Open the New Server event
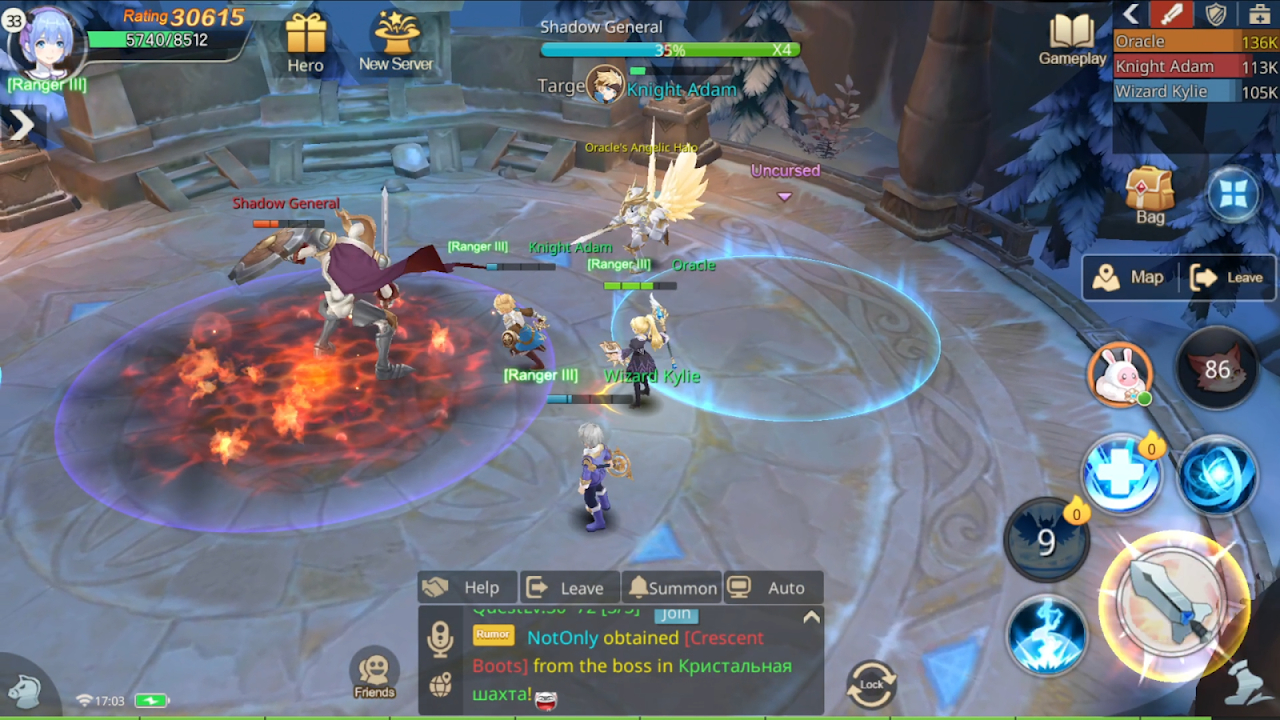The image size is (1280, 720). coord(396,42)
